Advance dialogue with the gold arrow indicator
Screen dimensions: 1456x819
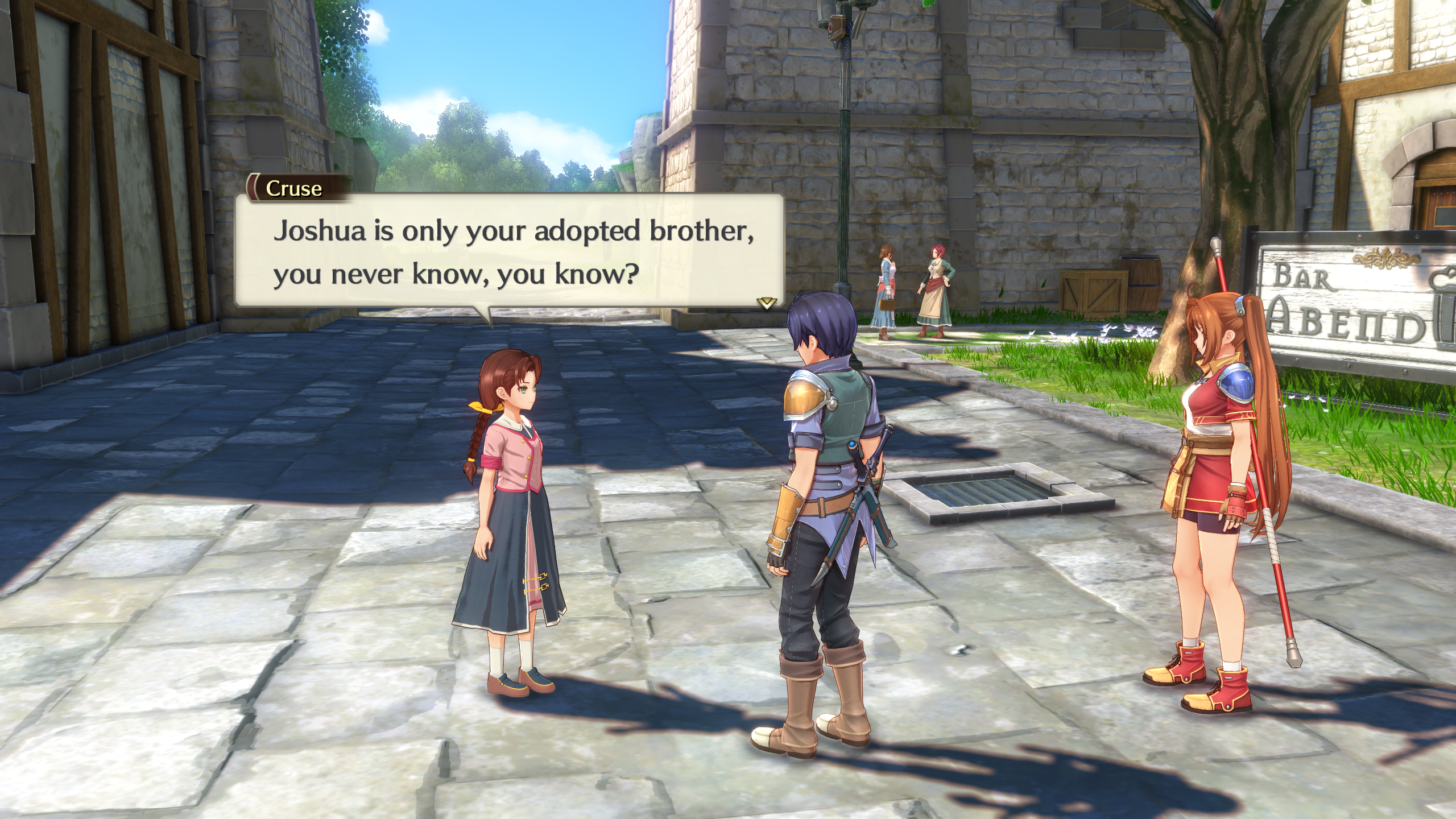767,303
